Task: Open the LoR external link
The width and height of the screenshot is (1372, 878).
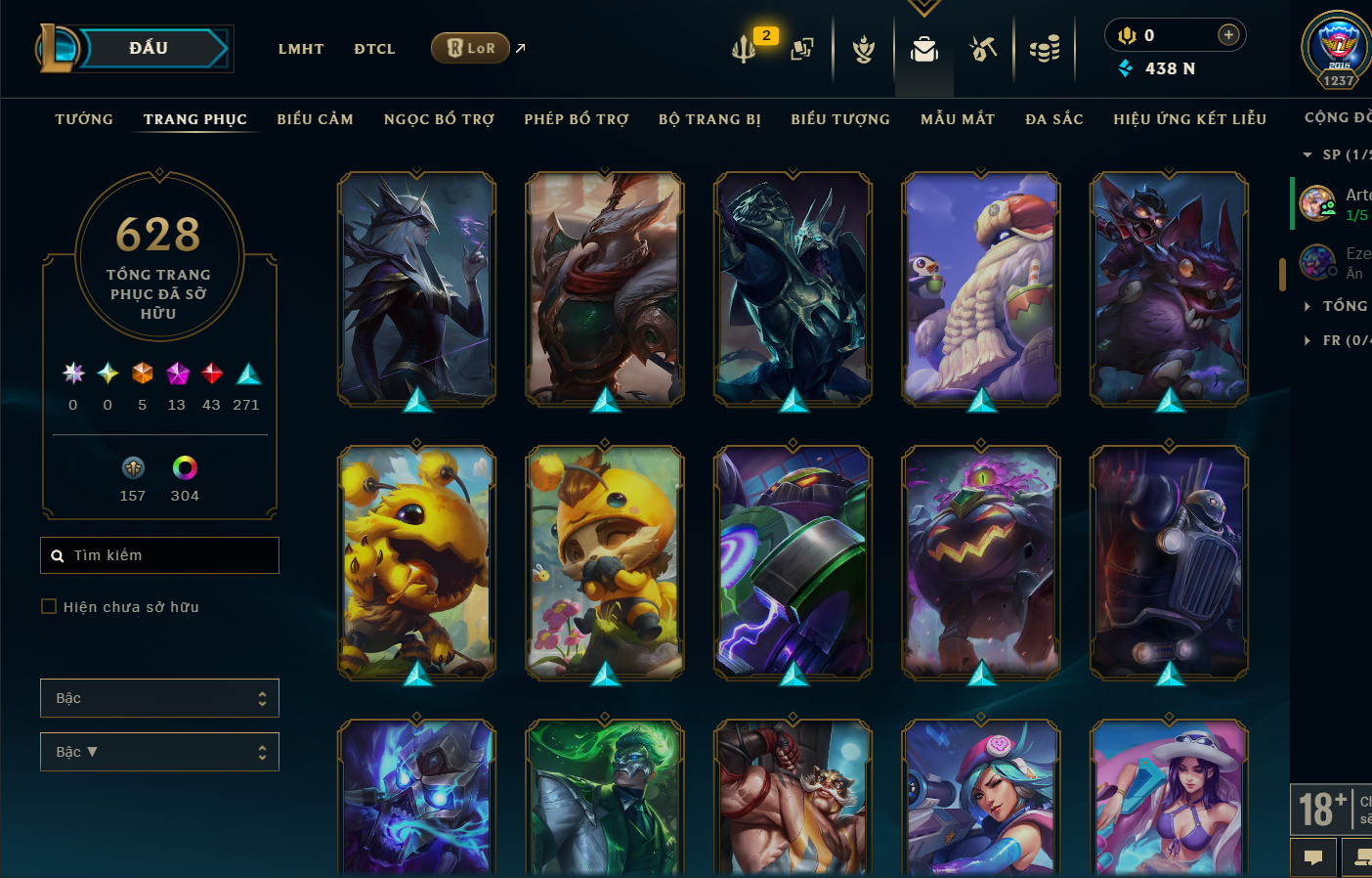Action: (x=471, y=48)
